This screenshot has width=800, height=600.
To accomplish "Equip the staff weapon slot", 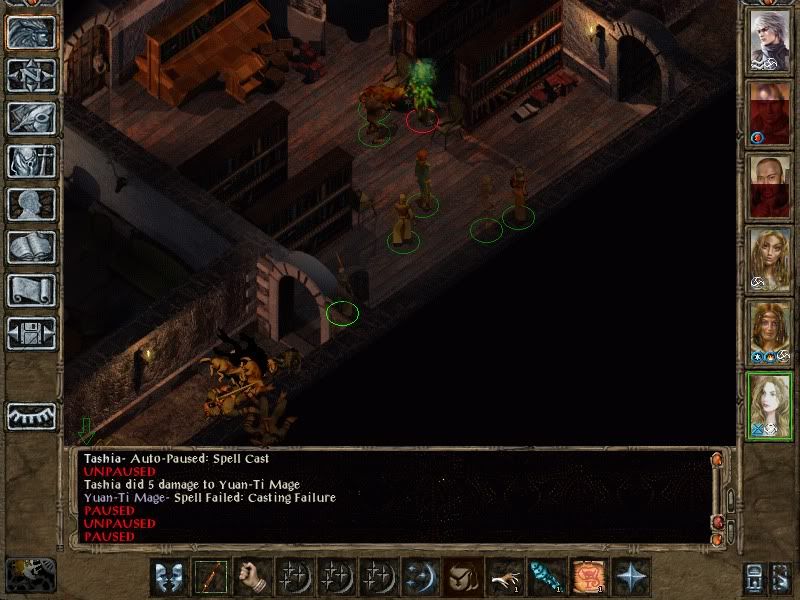I will (212, 577).
